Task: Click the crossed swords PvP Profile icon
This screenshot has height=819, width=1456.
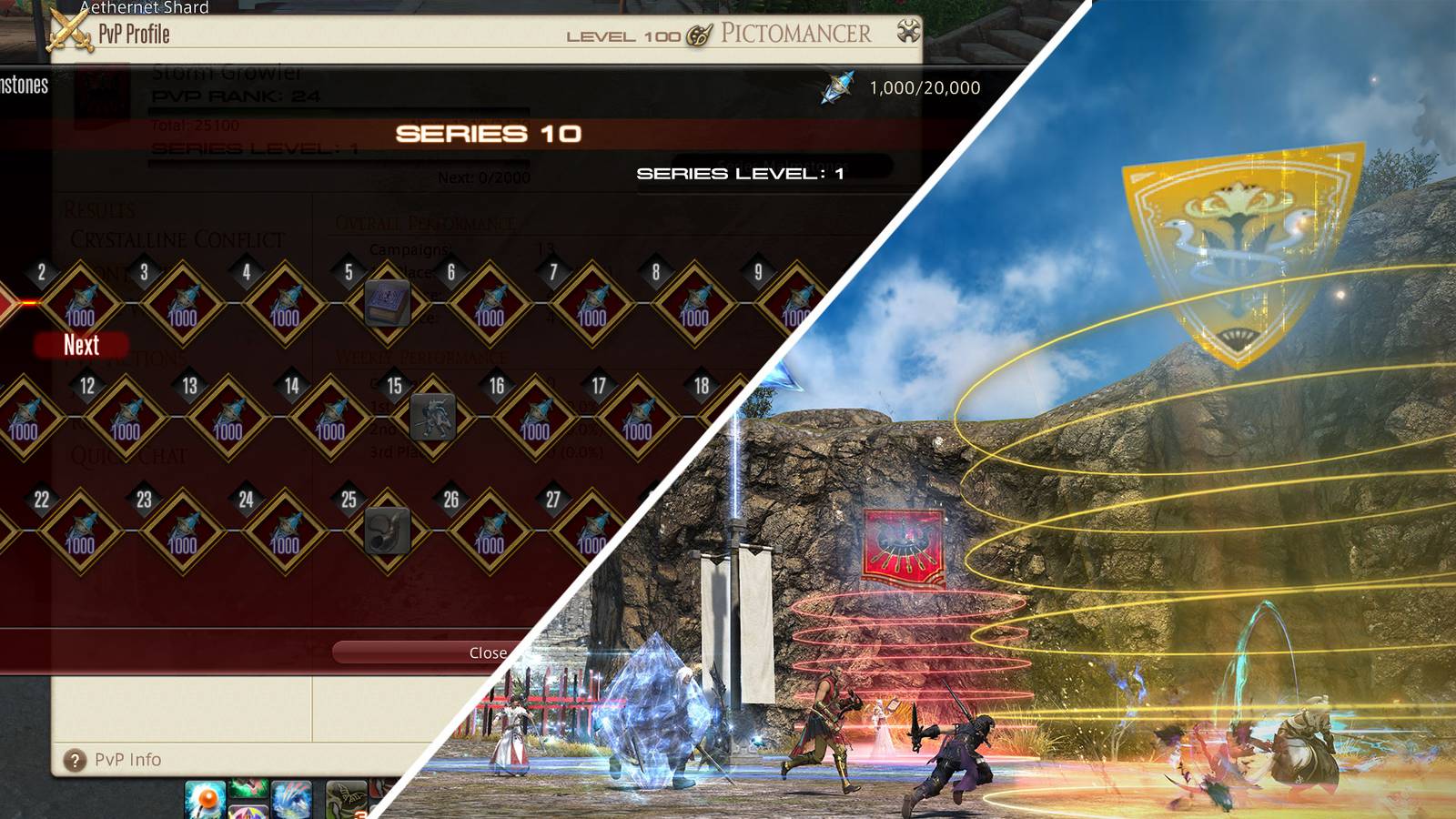Action: pyautogui.click(x=68, y=28)
